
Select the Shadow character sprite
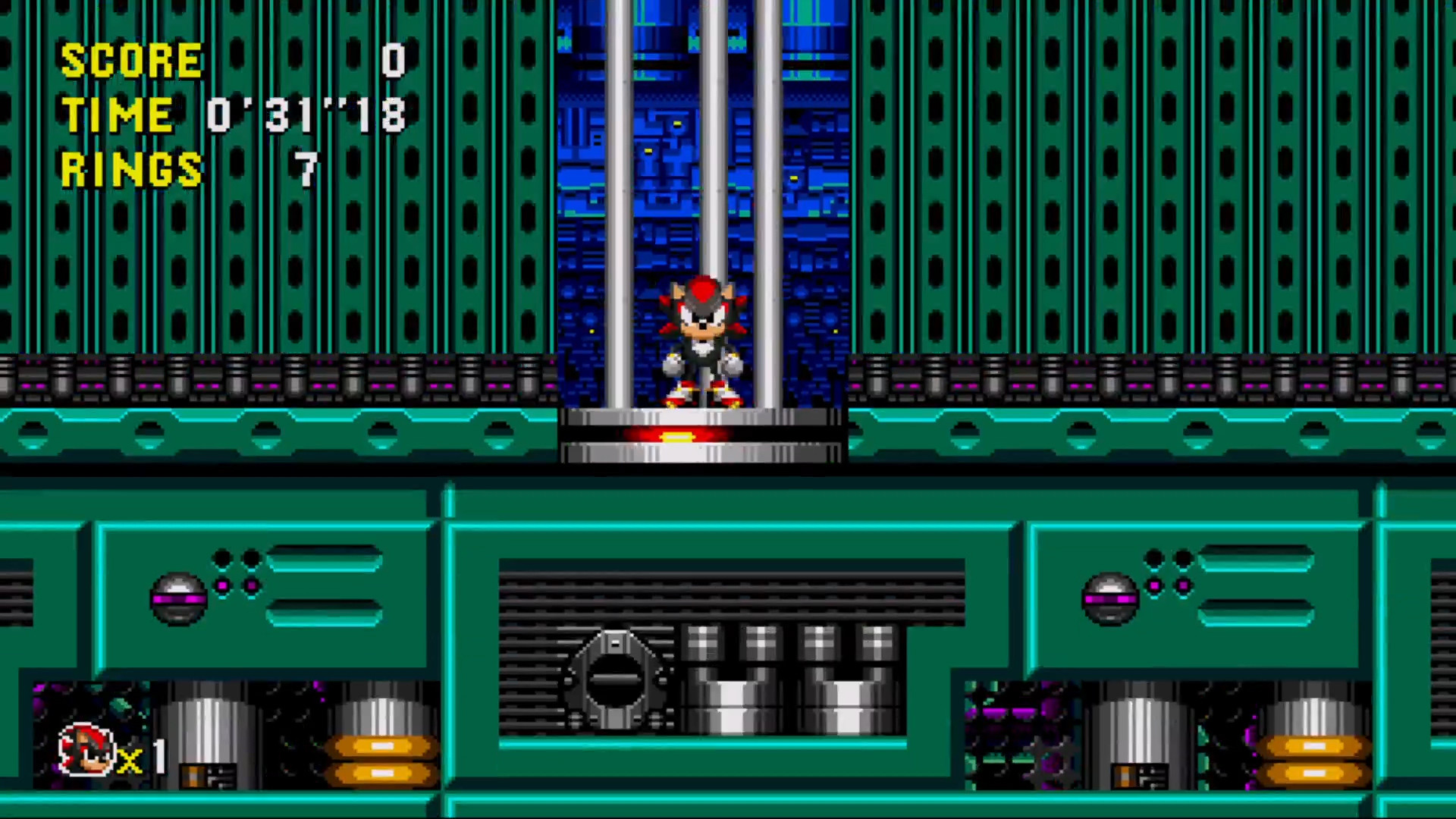(x=704, y=341)
